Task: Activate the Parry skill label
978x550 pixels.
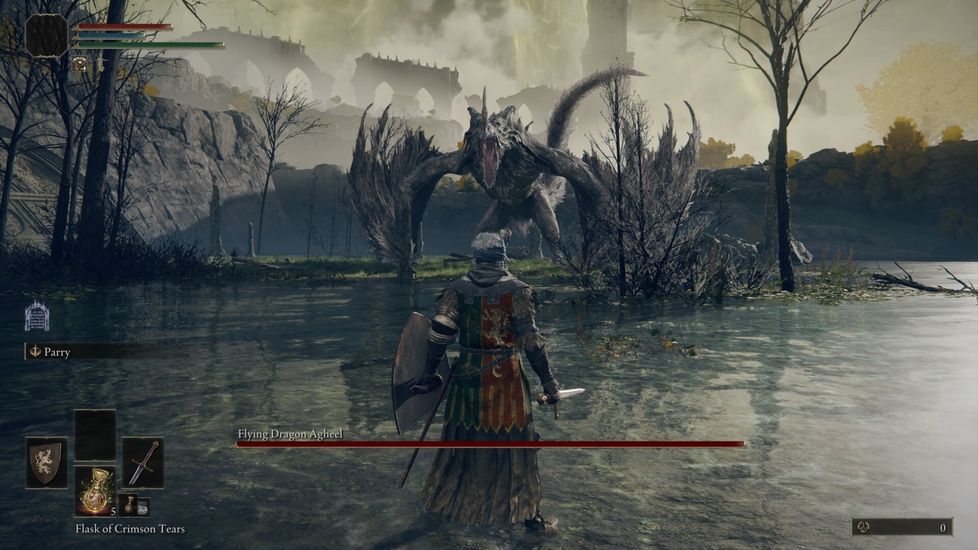Action: [x=56, y=352]
